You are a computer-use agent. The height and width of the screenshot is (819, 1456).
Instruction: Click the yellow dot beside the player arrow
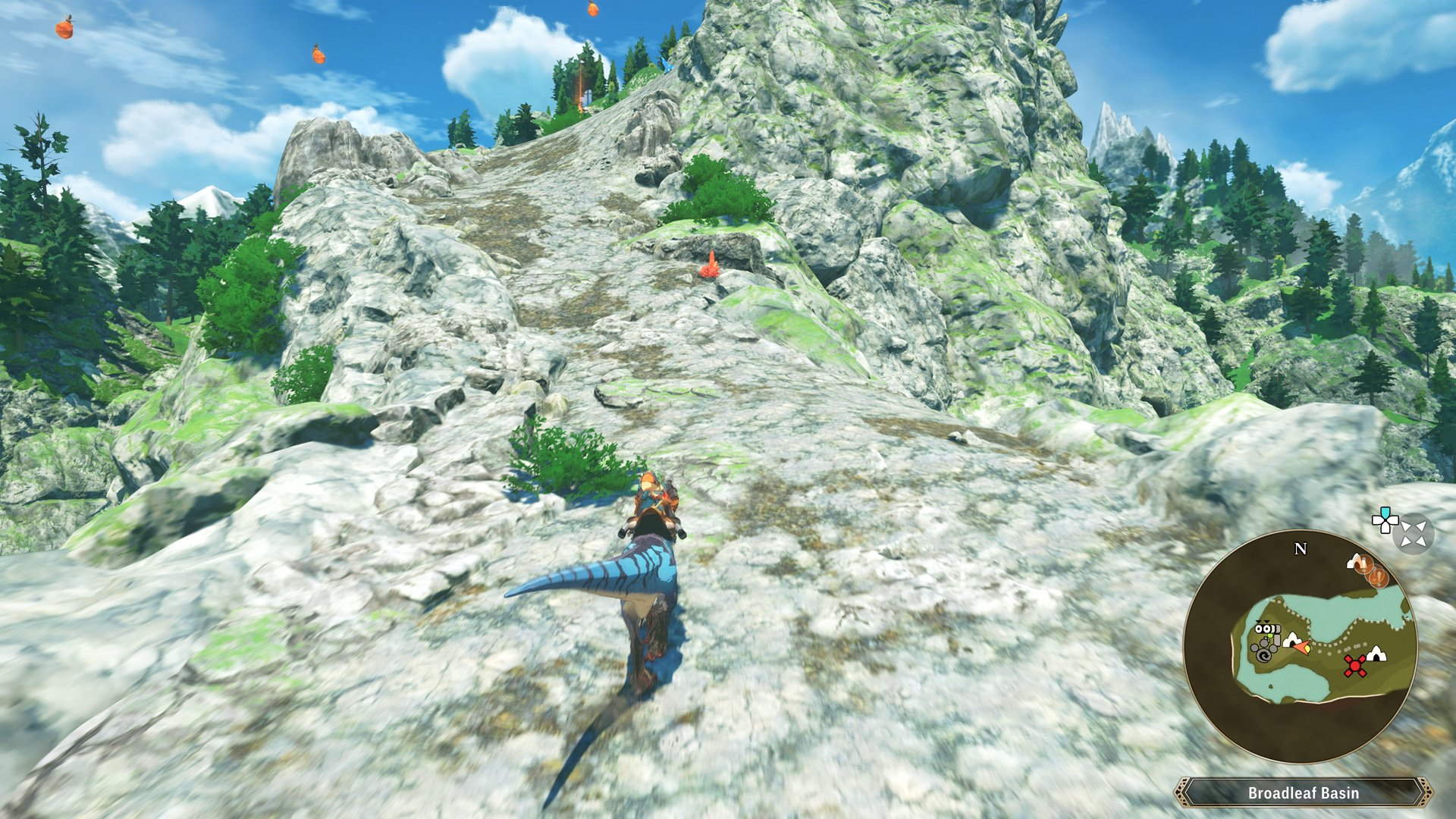(1307, 649)
